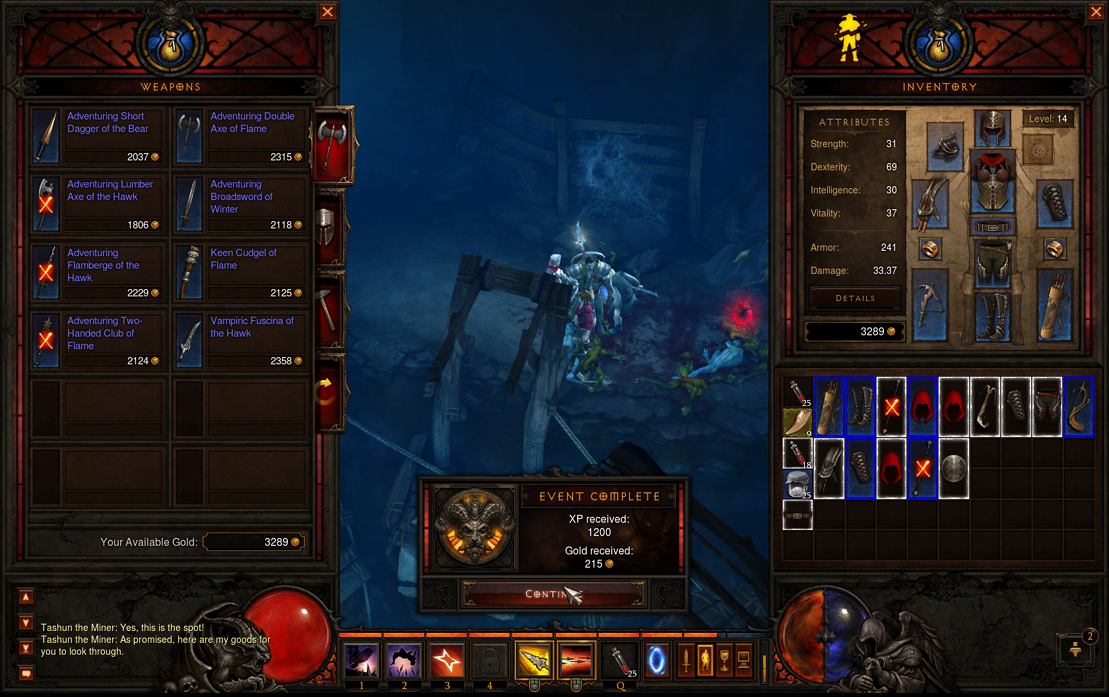Screen dimensions: 1109x697
Task: Select the quiver in the inventory grid
Action: [829, 407]
